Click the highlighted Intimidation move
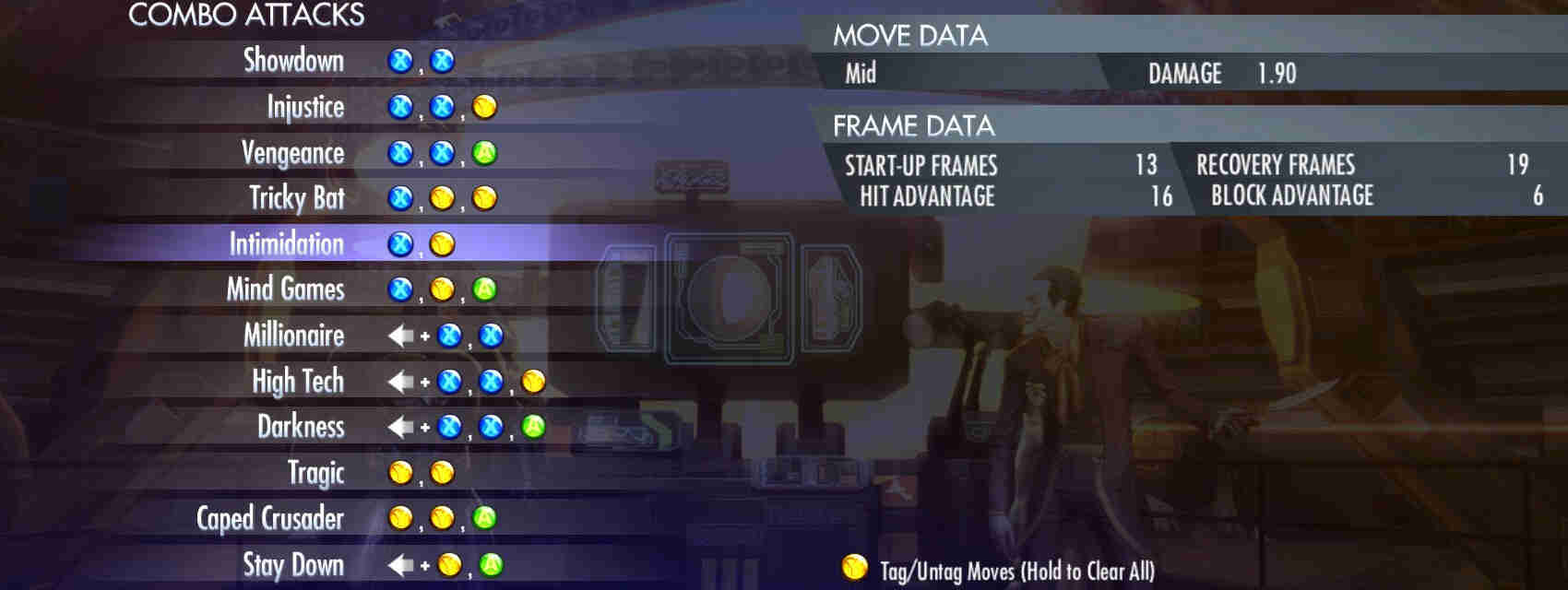Viewport: 1568px width, 590px height. (286, 244)
